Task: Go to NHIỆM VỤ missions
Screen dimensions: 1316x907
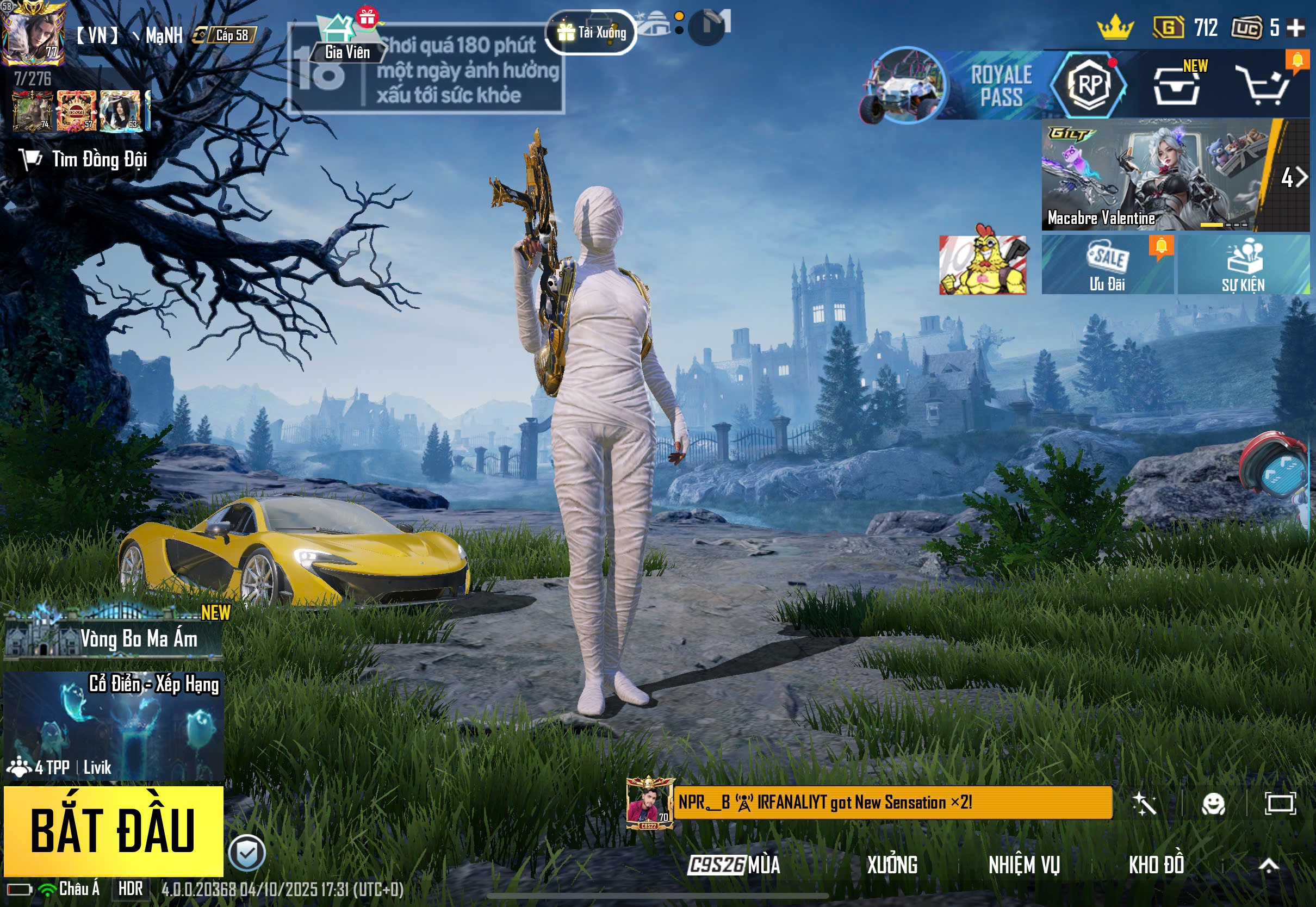Action: [x=1023, y=865]
